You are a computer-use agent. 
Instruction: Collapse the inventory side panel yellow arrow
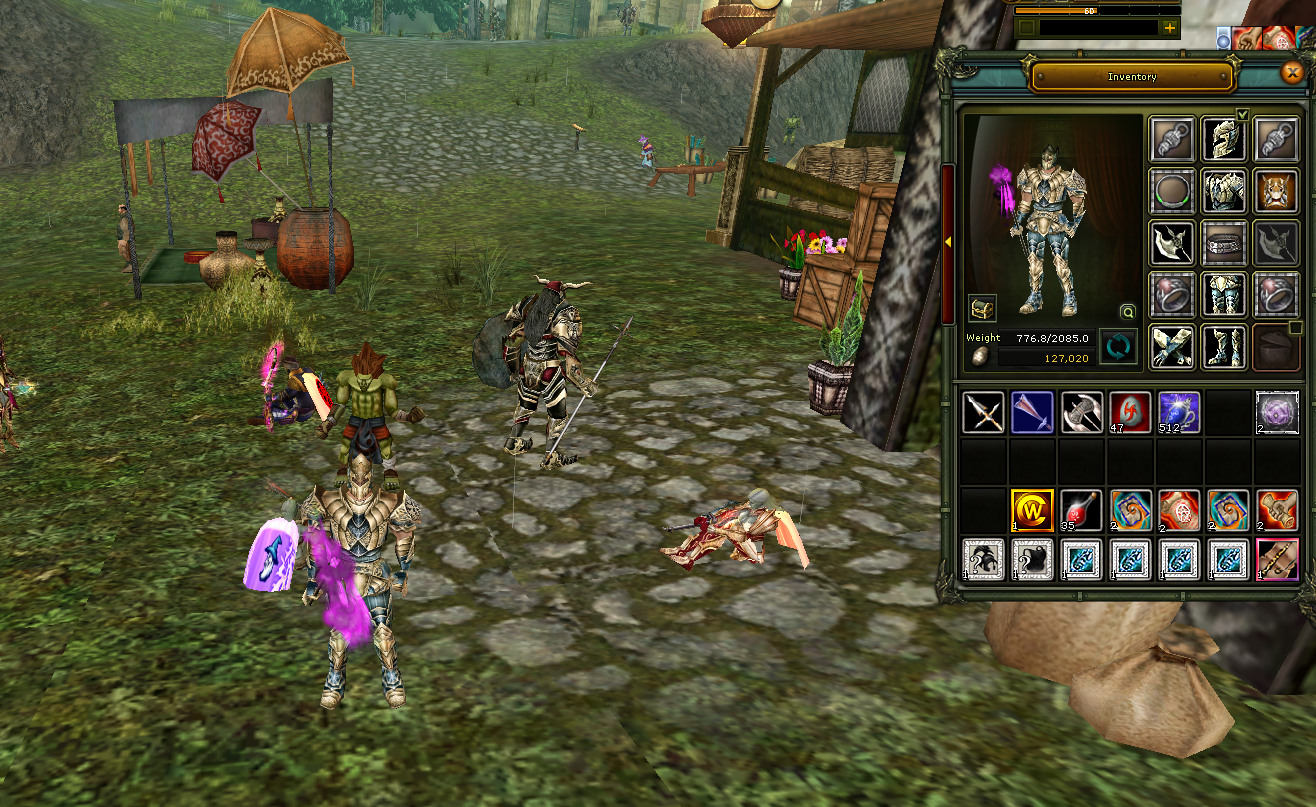[948, 242]
